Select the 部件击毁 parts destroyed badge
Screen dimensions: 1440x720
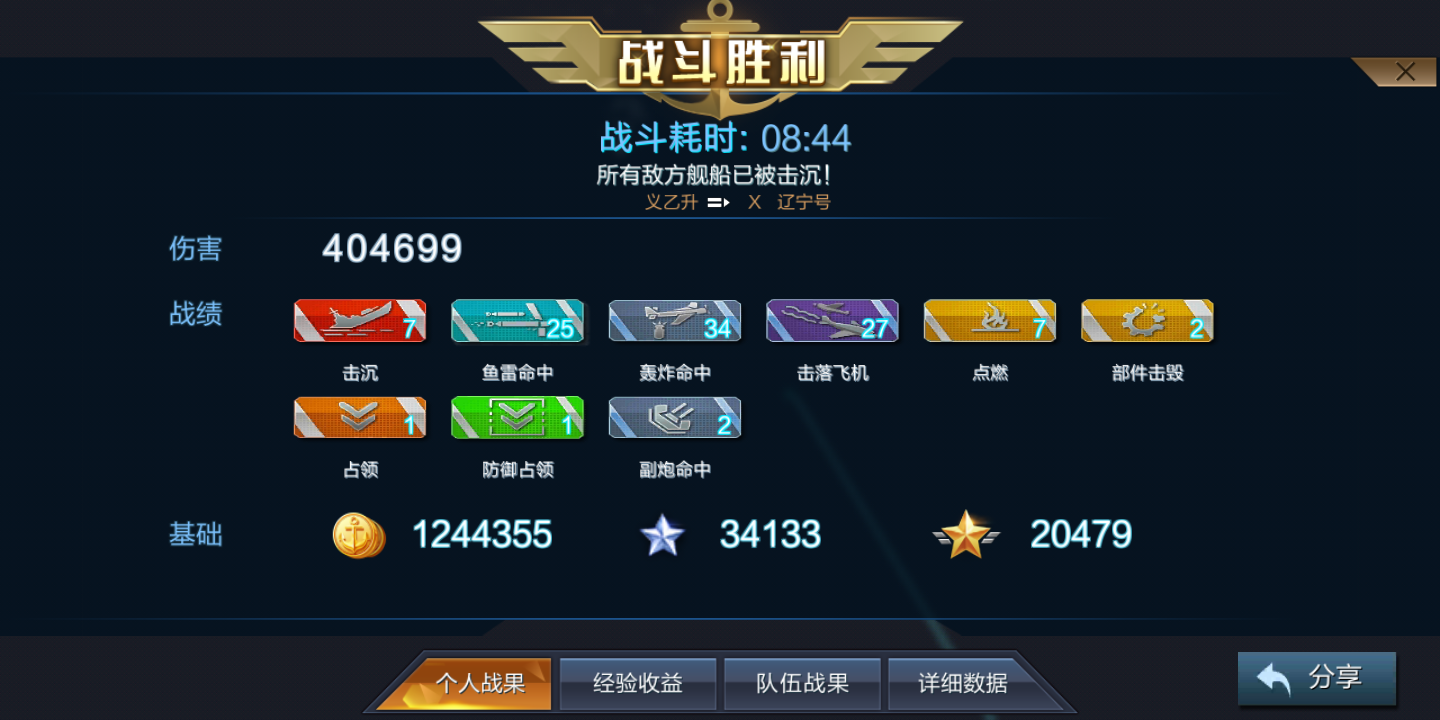click(x=1147, y=320)
